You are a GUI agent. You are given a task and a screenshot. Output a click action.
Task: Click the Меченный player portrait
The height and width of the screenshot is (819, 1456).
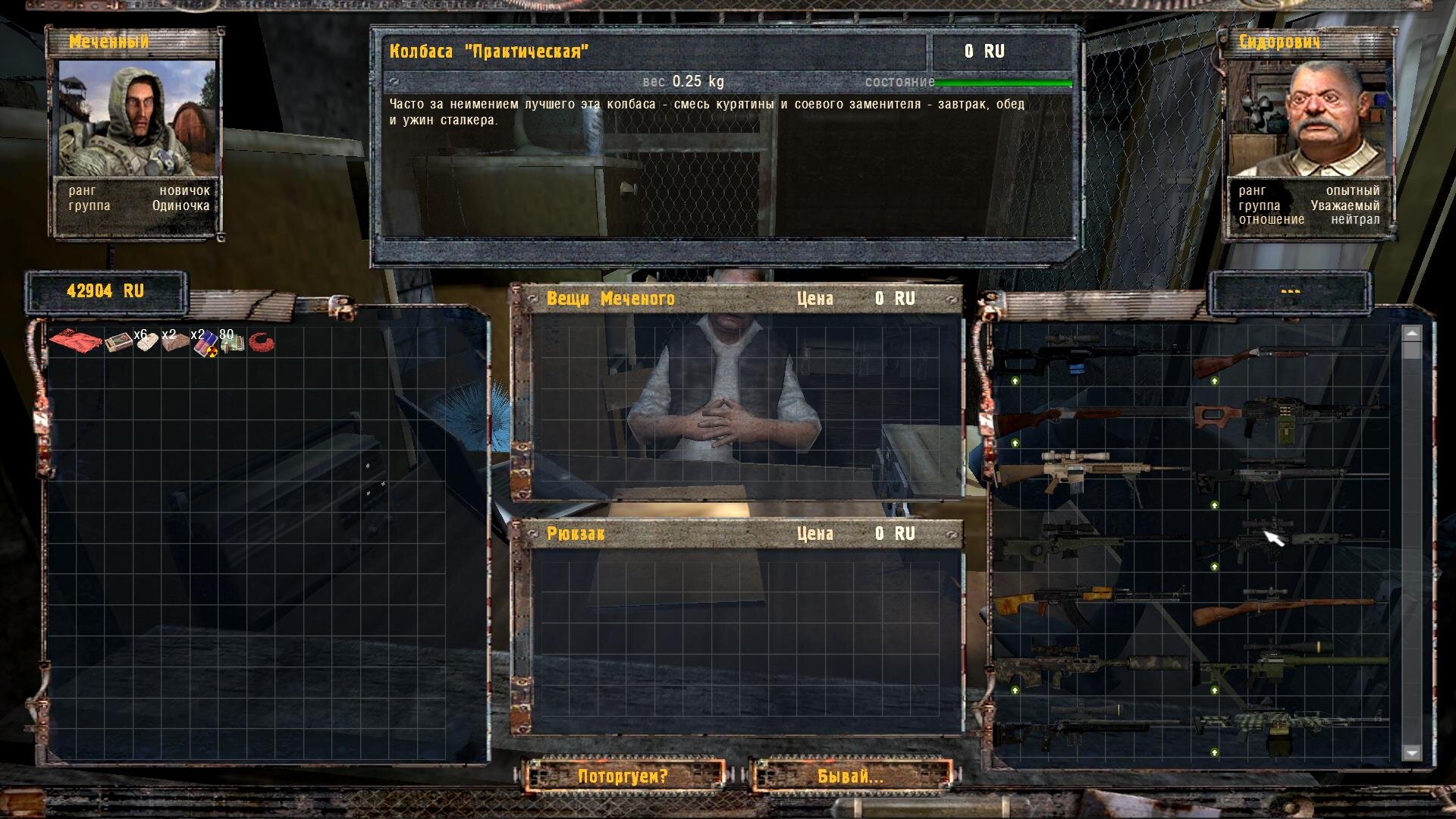tap(137, 118)
